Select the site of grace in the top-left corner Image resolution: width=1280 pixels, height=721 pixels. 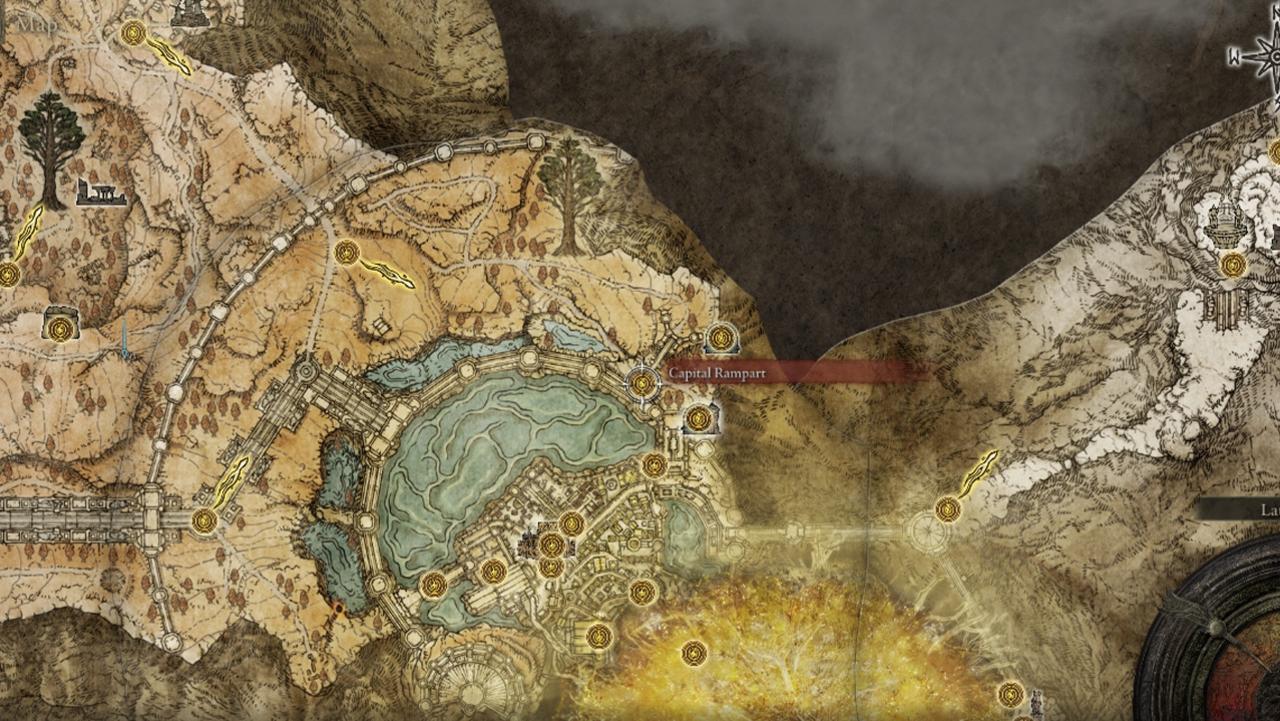point(133,33)
